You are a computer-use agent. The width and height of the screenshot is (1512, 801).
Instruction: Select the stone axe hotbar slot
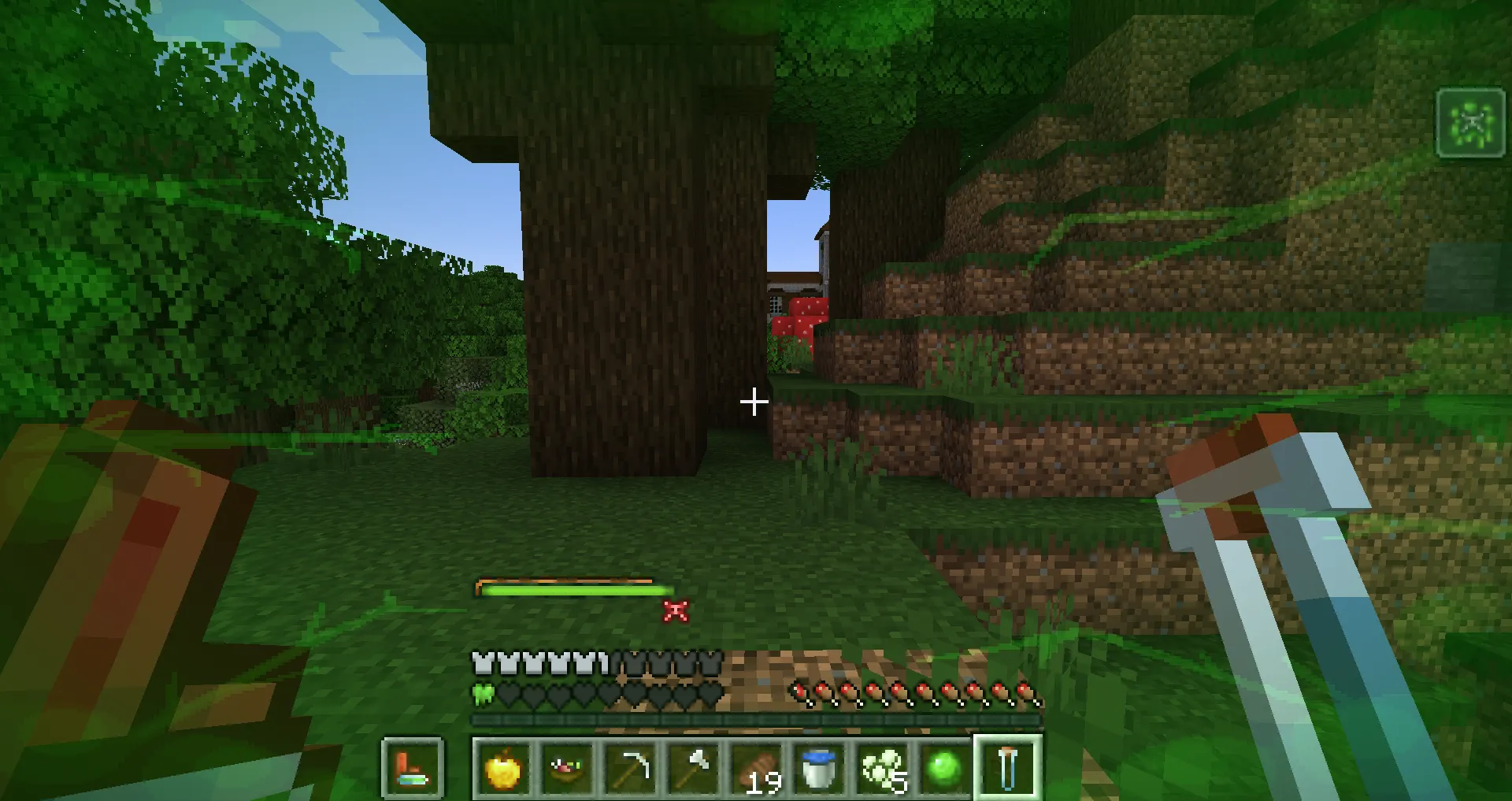coord(692,768)
